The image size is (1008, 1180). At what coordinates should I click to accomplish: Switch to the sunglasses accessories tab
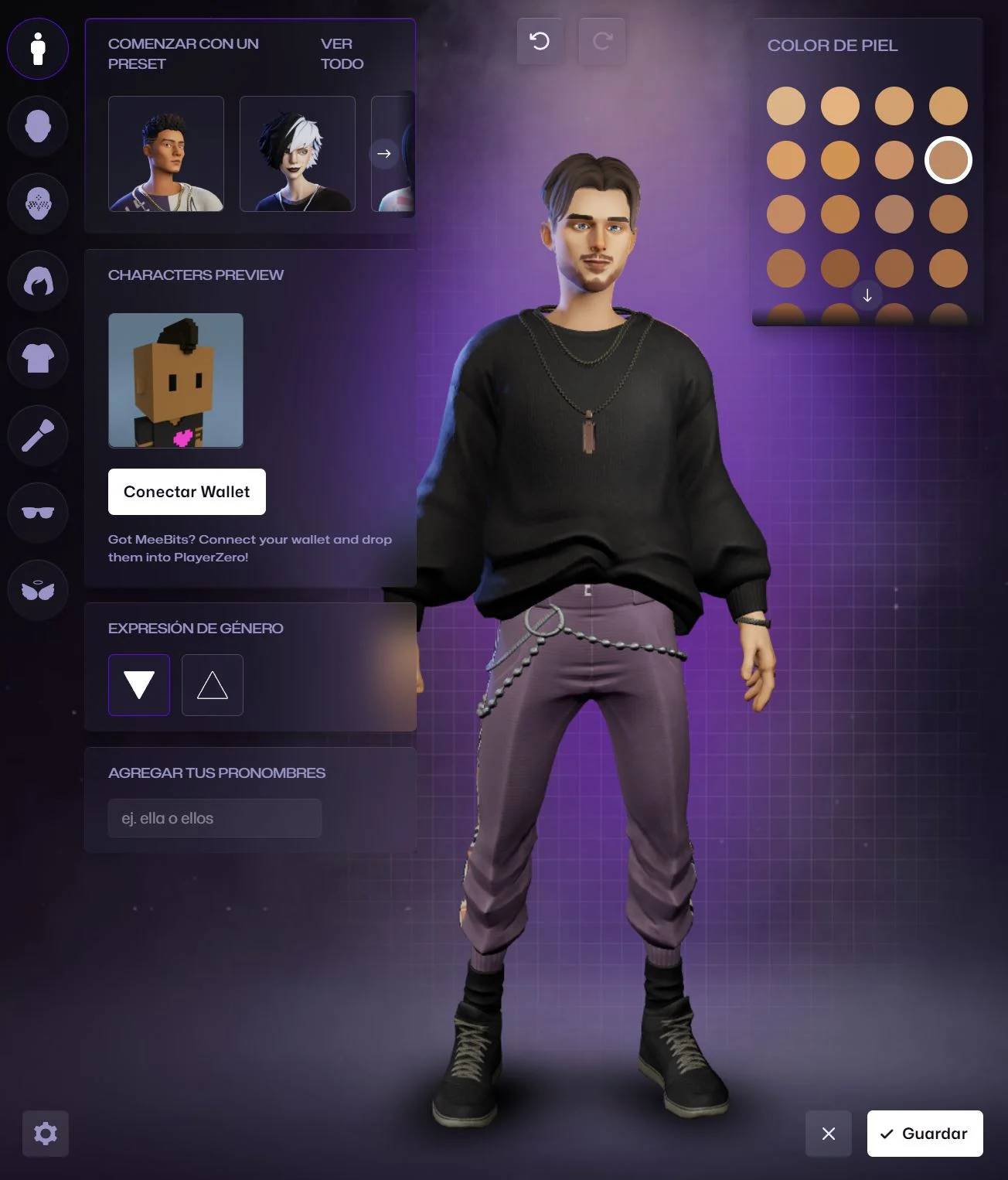38,513
